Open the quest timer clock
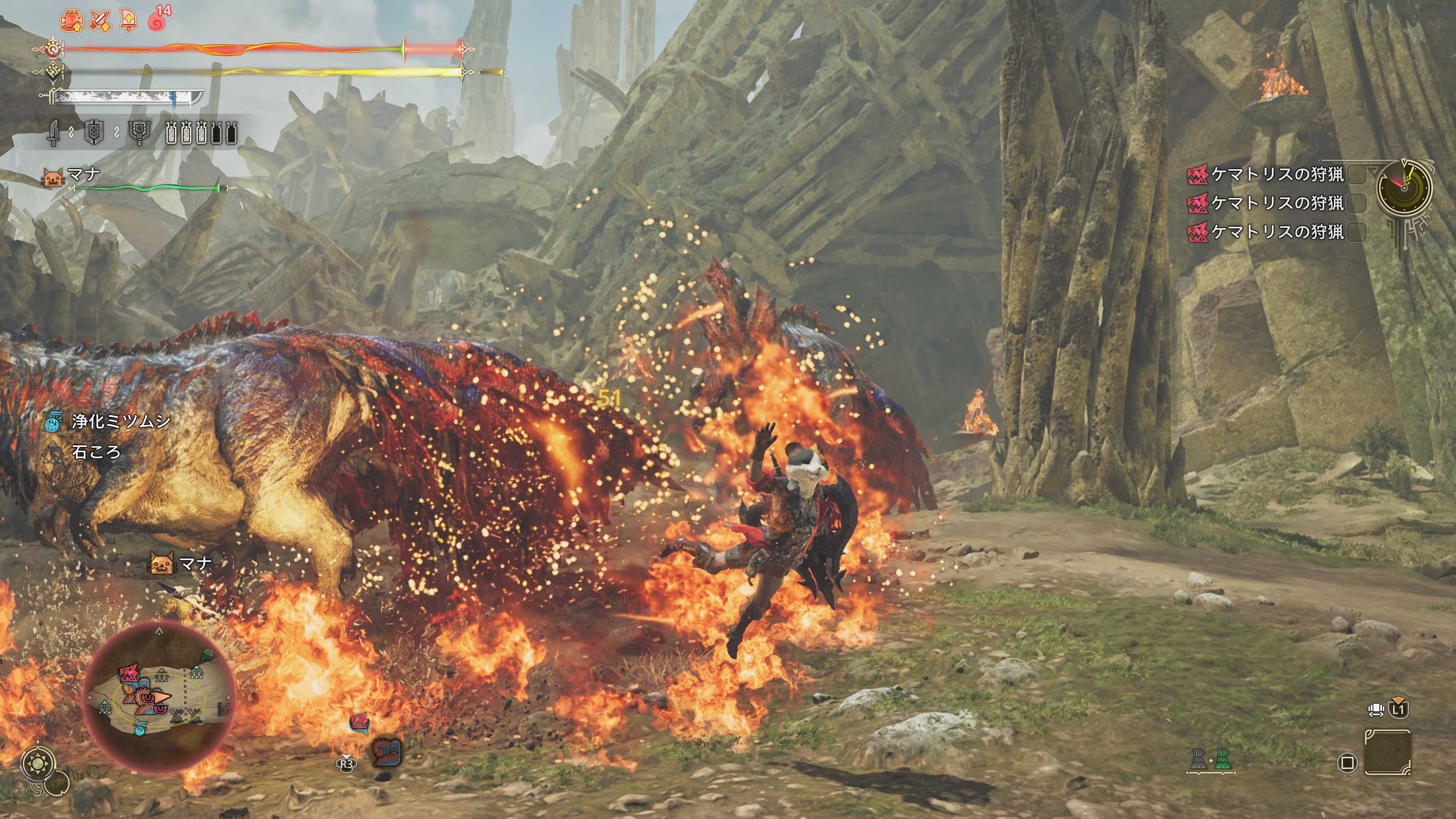Screen dimensions: 1456x819 point(1404,187)
